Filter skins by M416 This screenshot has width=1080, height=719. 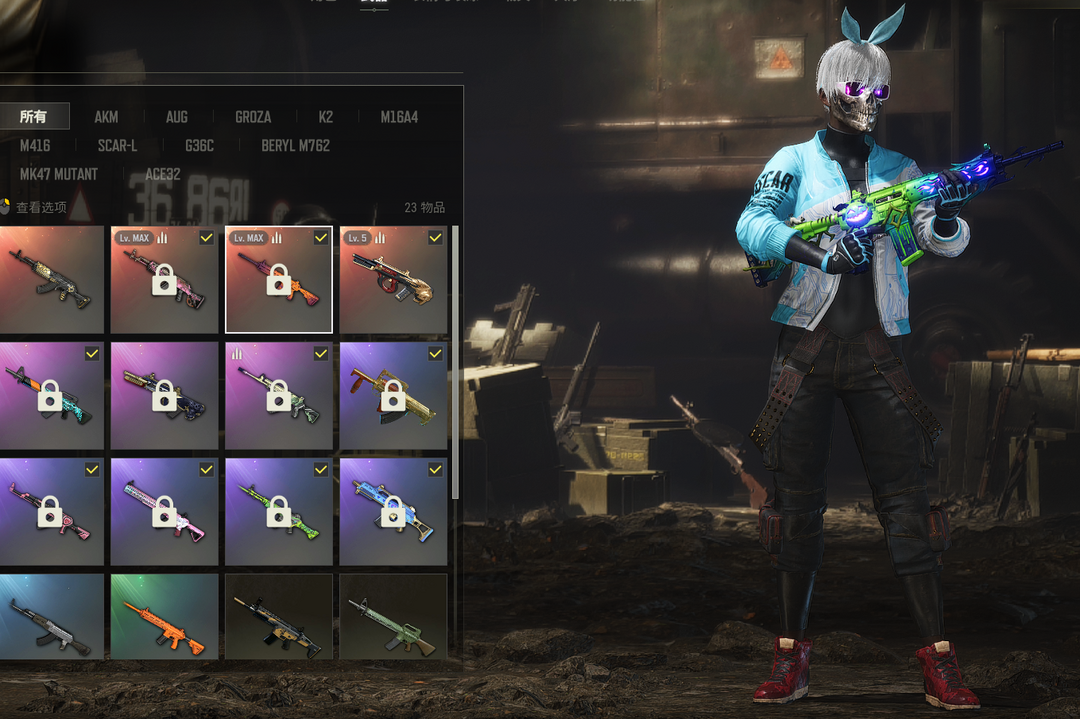[x=35, y=146]
